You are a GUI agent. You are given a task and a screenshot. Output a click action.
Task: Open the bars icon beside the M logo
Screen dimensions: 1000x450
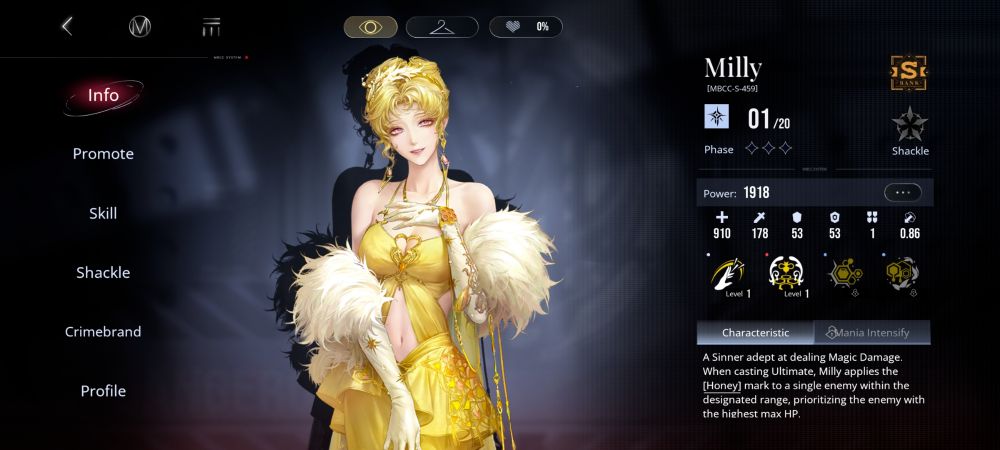click(211, 27)
